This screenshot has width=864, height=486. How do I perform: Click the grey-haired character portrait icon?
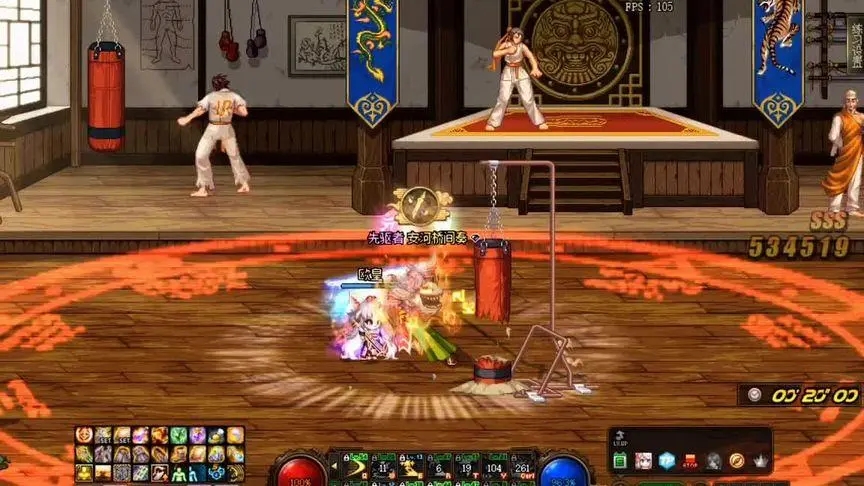pos(713,461)
